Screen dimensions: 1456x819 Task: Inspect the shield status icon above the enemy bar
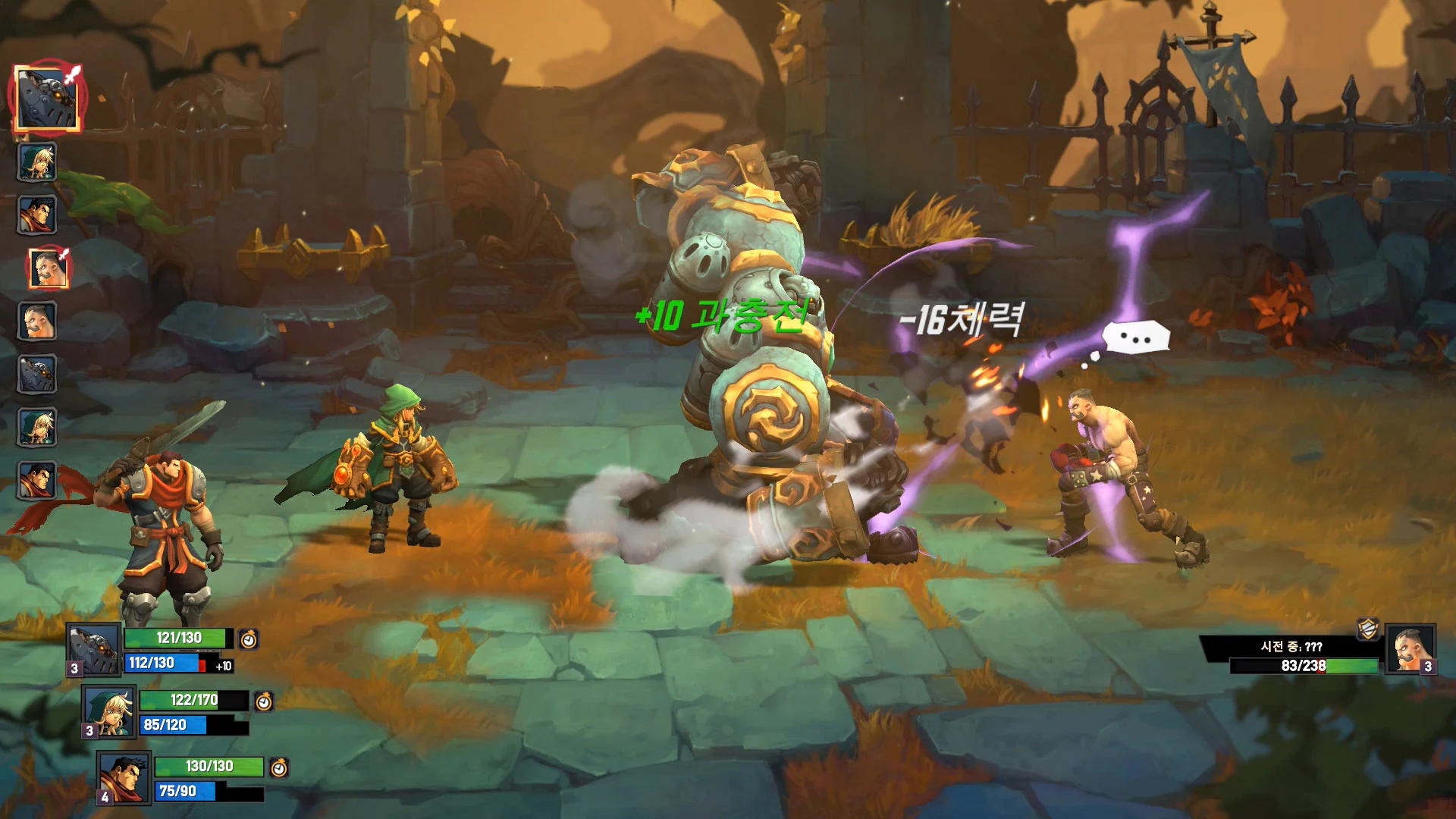[x=1368, y=629]
